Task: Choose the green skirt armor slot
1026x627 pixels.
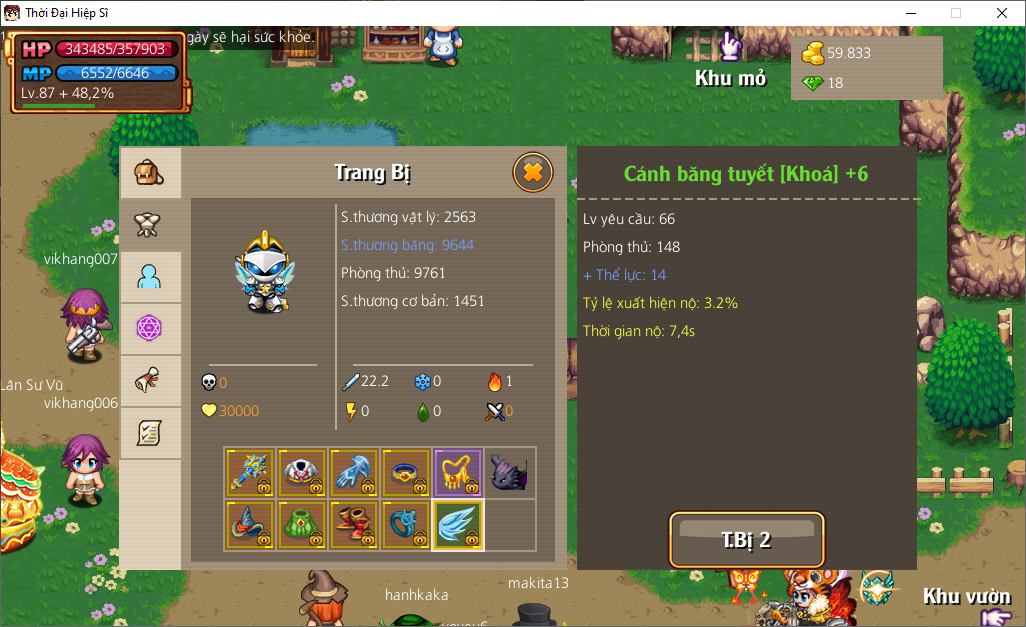Action: [x=302, y=525]
